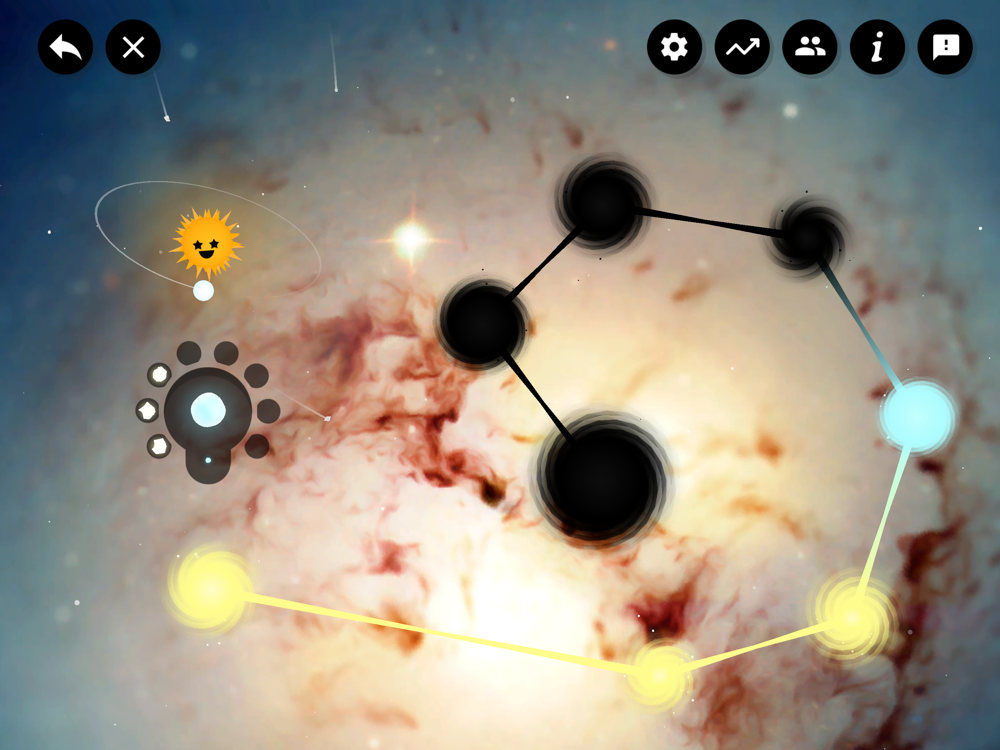The height and width of the screenshot is (750, 1000).
Task: Open settings via the gear icon
Action: (x=675, y=47)
